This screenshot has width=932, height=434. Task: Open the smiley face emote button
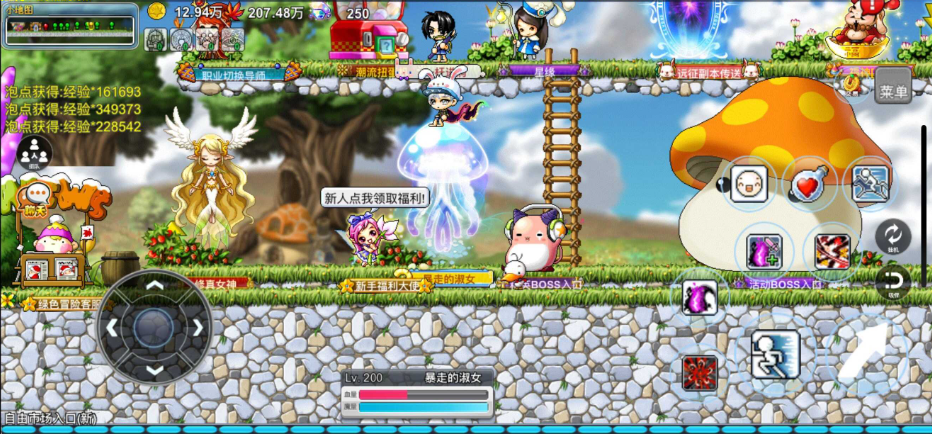pos(748,185)
